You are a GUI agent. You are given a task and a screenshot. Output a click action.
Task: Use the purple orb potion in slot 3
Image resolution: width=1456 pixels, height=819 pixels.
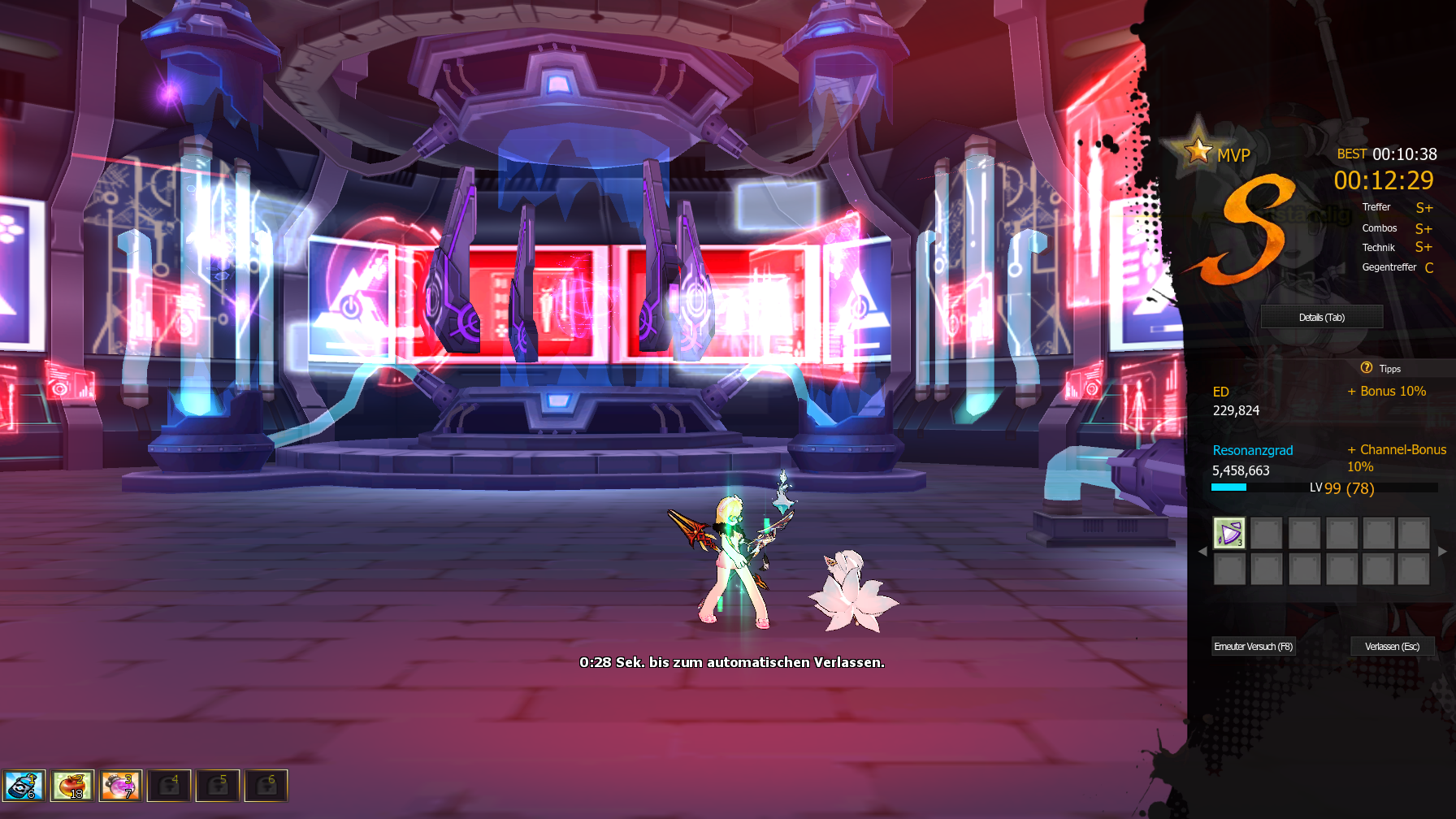click(120, 786)
